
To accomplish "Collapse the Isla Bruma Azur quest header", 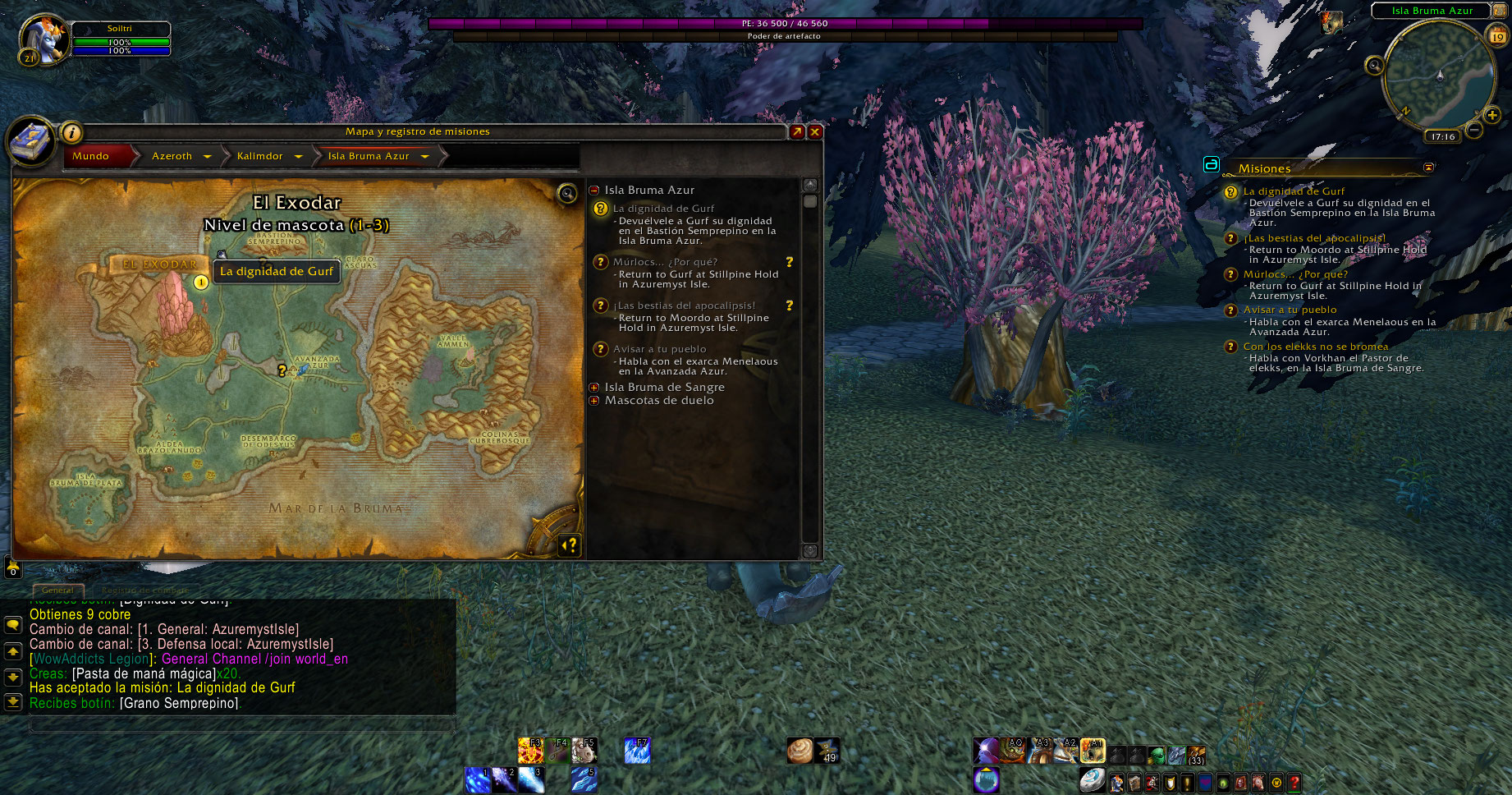I will (594, 191).
